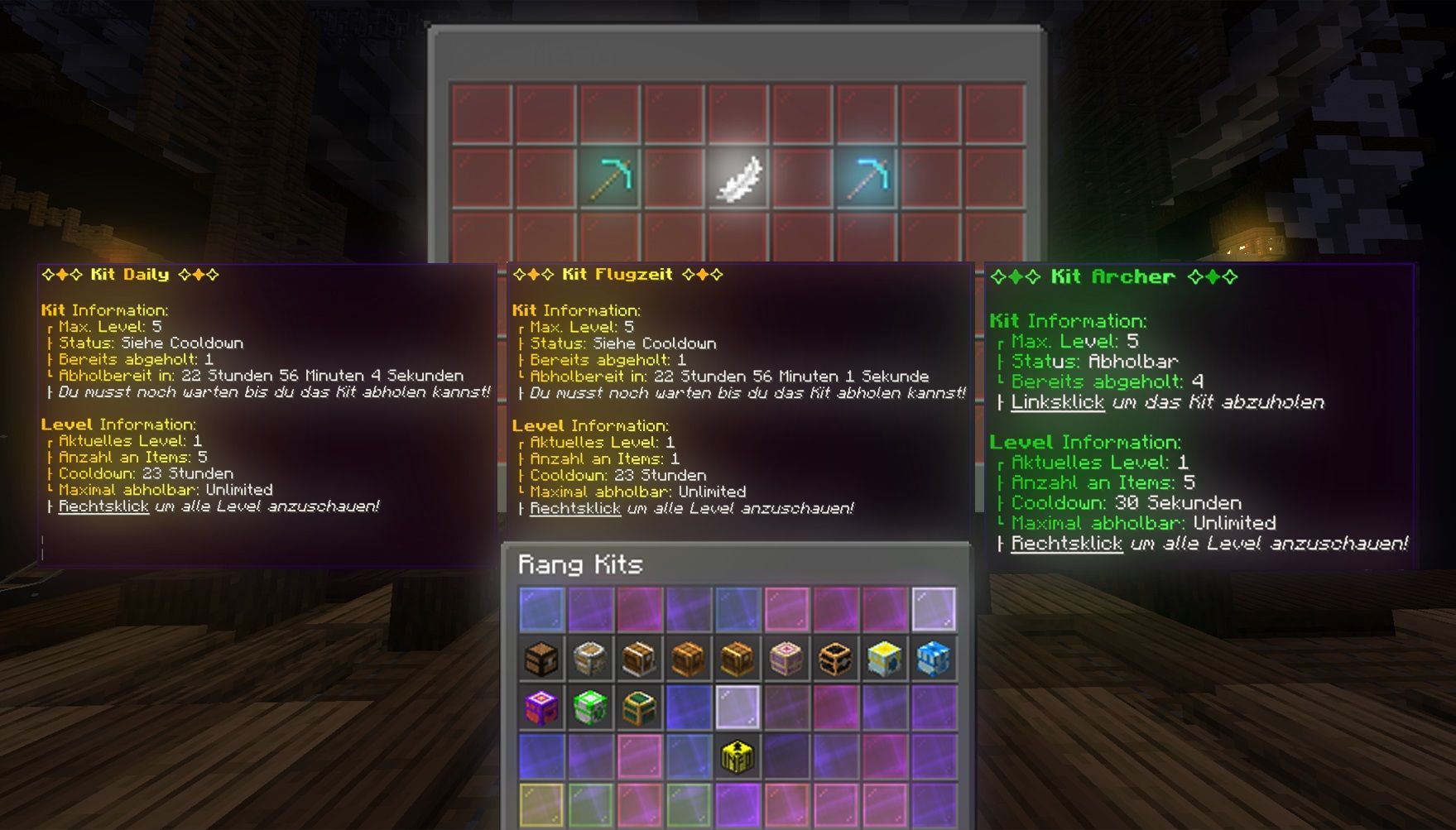Choose the pale pink chest kit

[786, 659]
